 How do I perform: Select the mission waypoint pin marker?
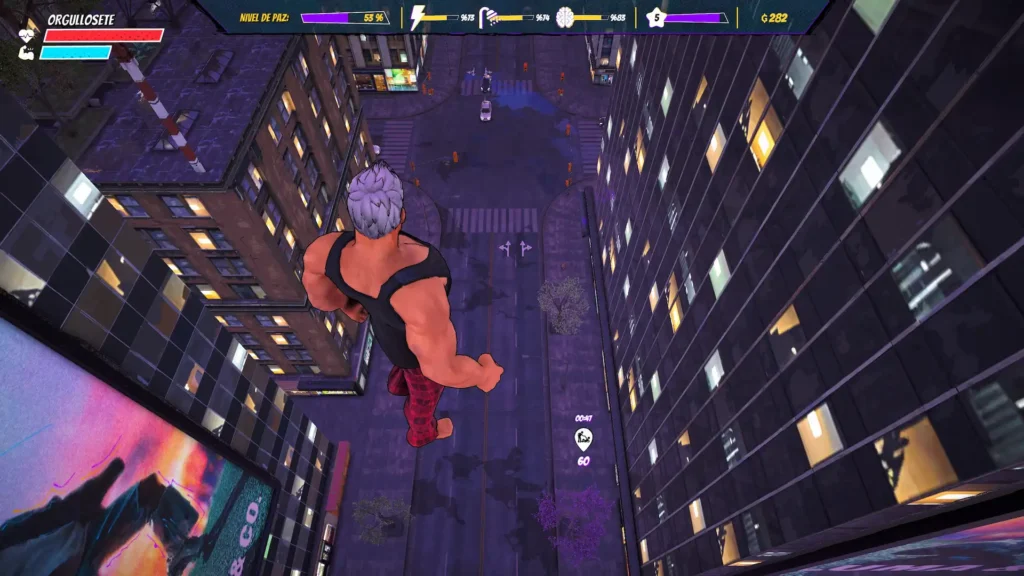coord(583,438)
